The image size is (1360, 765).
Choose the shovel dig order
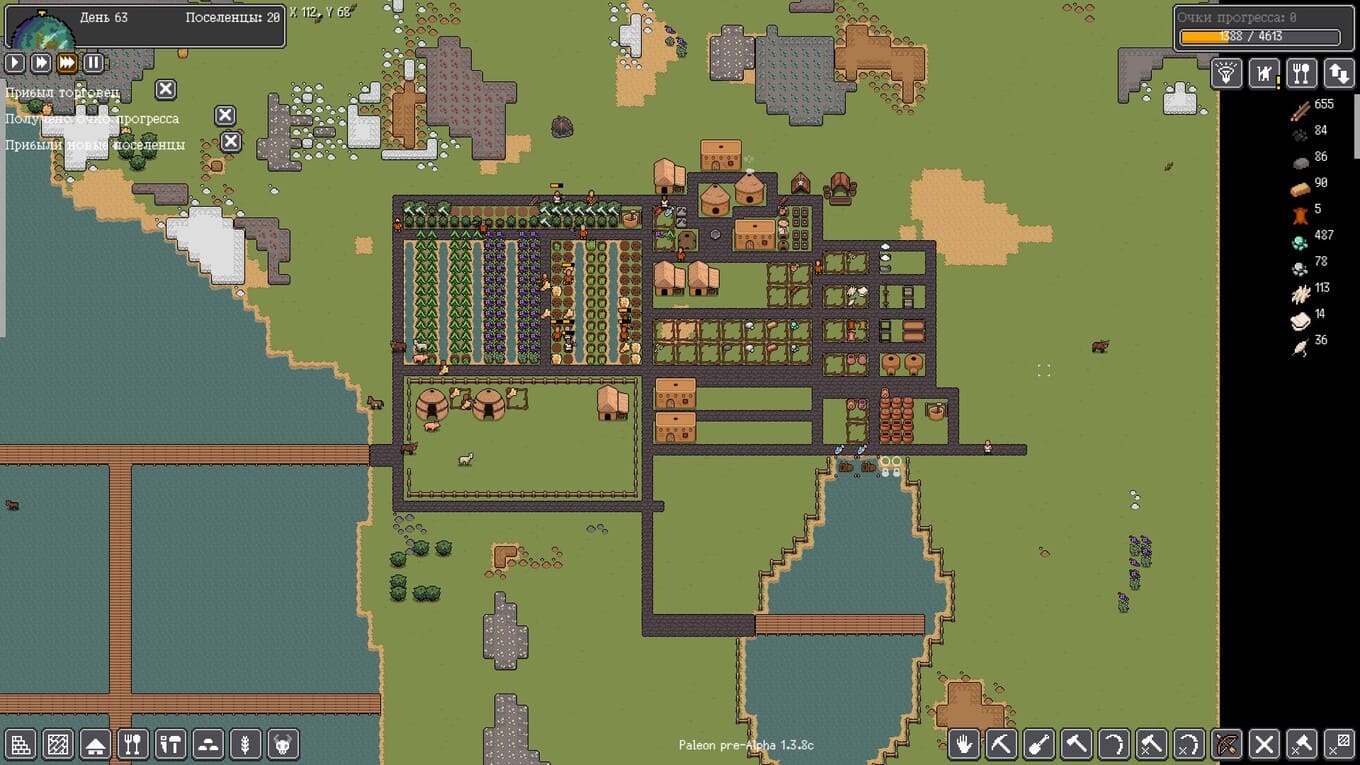click(x=1039, y=744)
